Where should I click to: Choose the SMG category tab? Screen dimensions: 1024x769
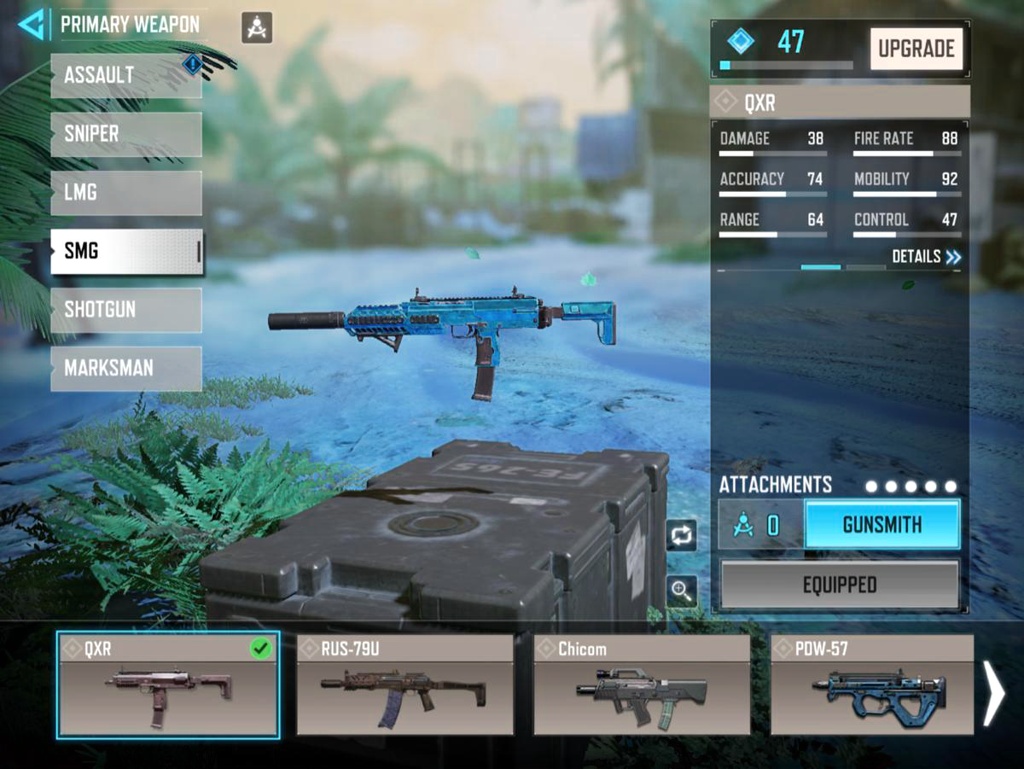(126, 251)
